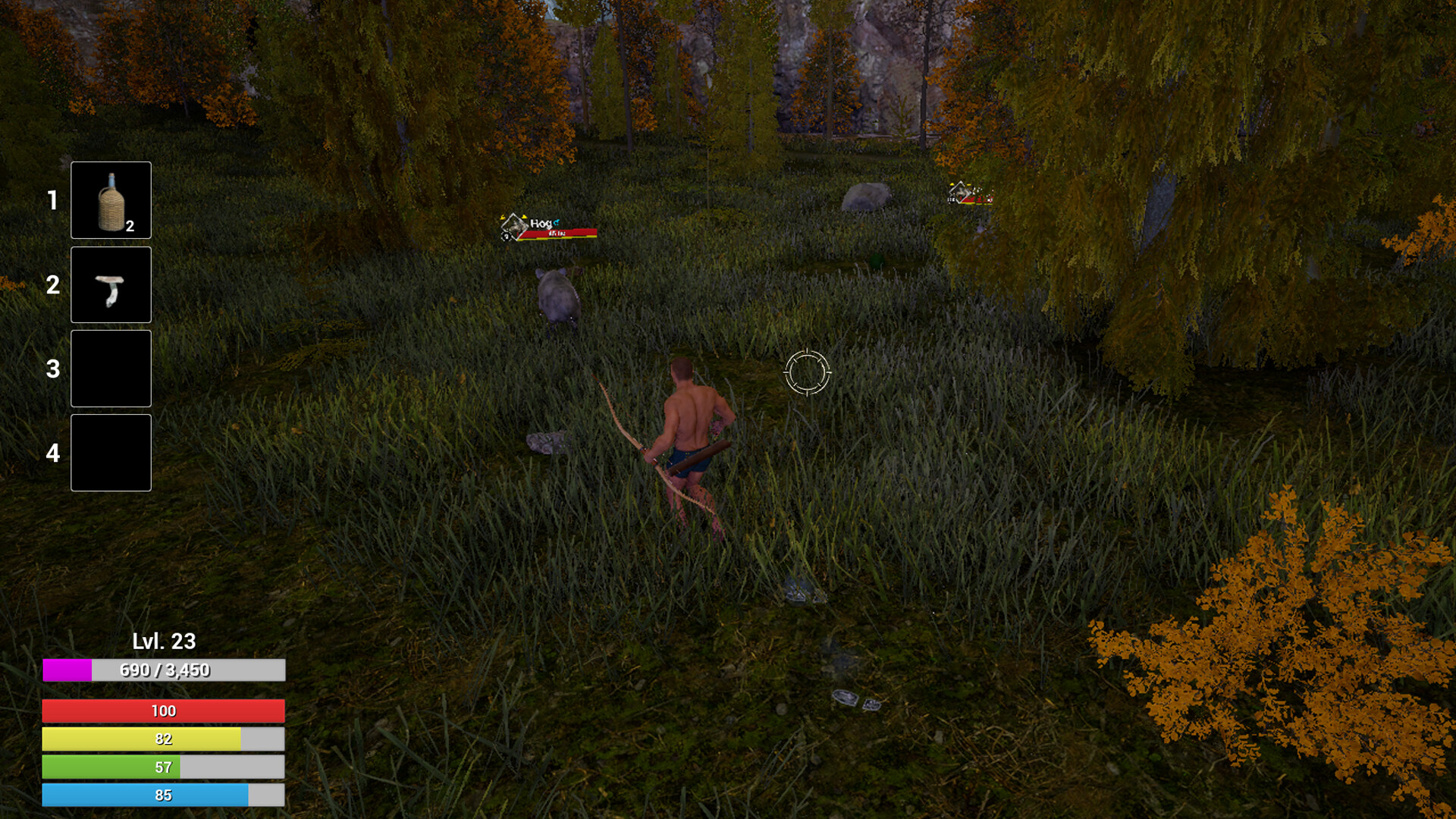
Task: Target the Hog by clicking its name label
Action: pos(540,222)
